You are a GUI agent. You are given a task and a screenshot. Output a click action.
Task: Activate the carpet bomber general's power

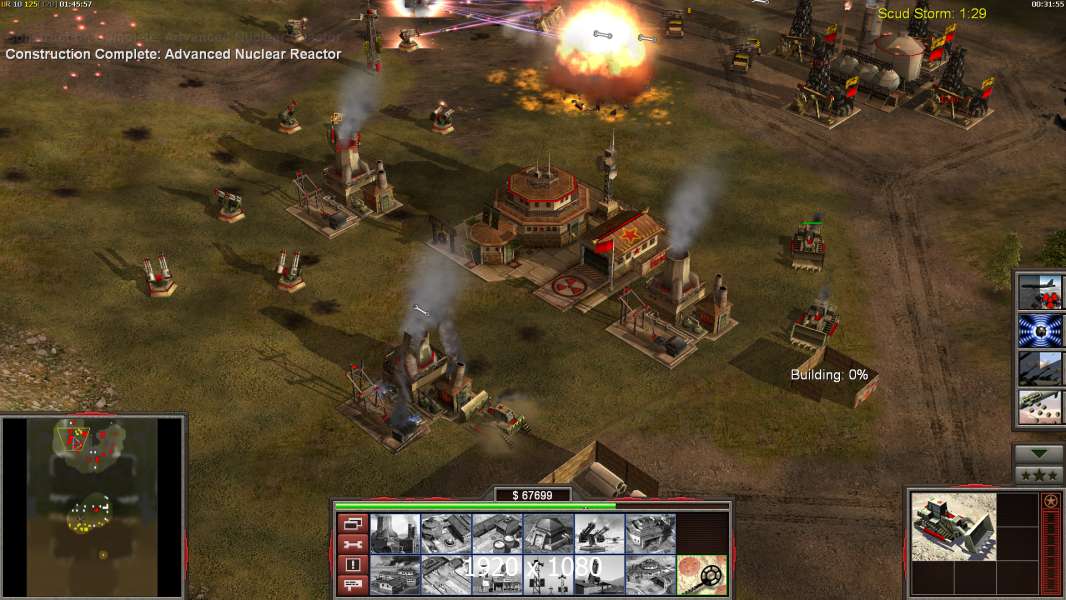pyautogui.click(x=1040, y=292)
